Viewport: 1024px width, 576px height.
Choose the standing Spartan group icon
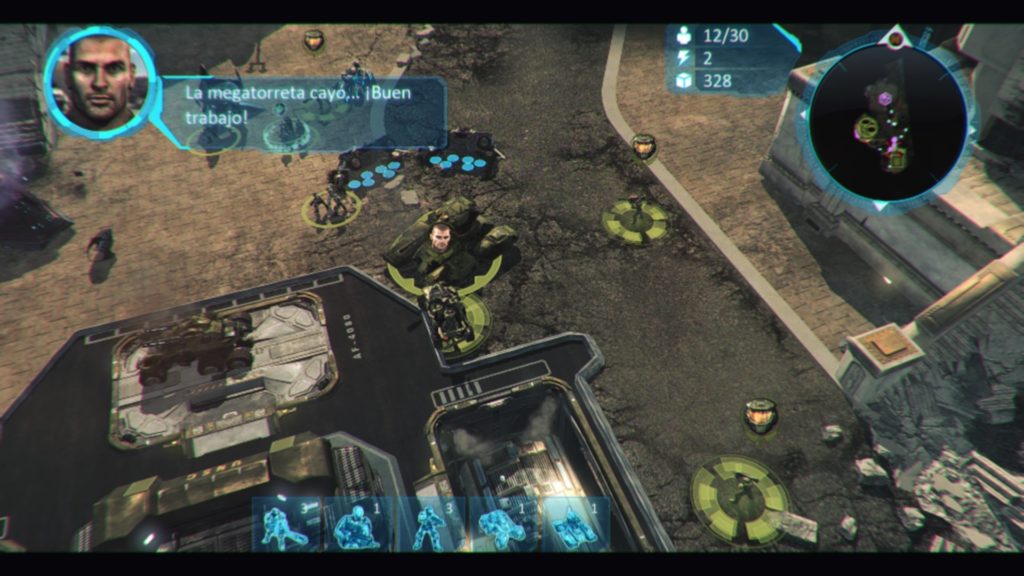click(430, 523)
